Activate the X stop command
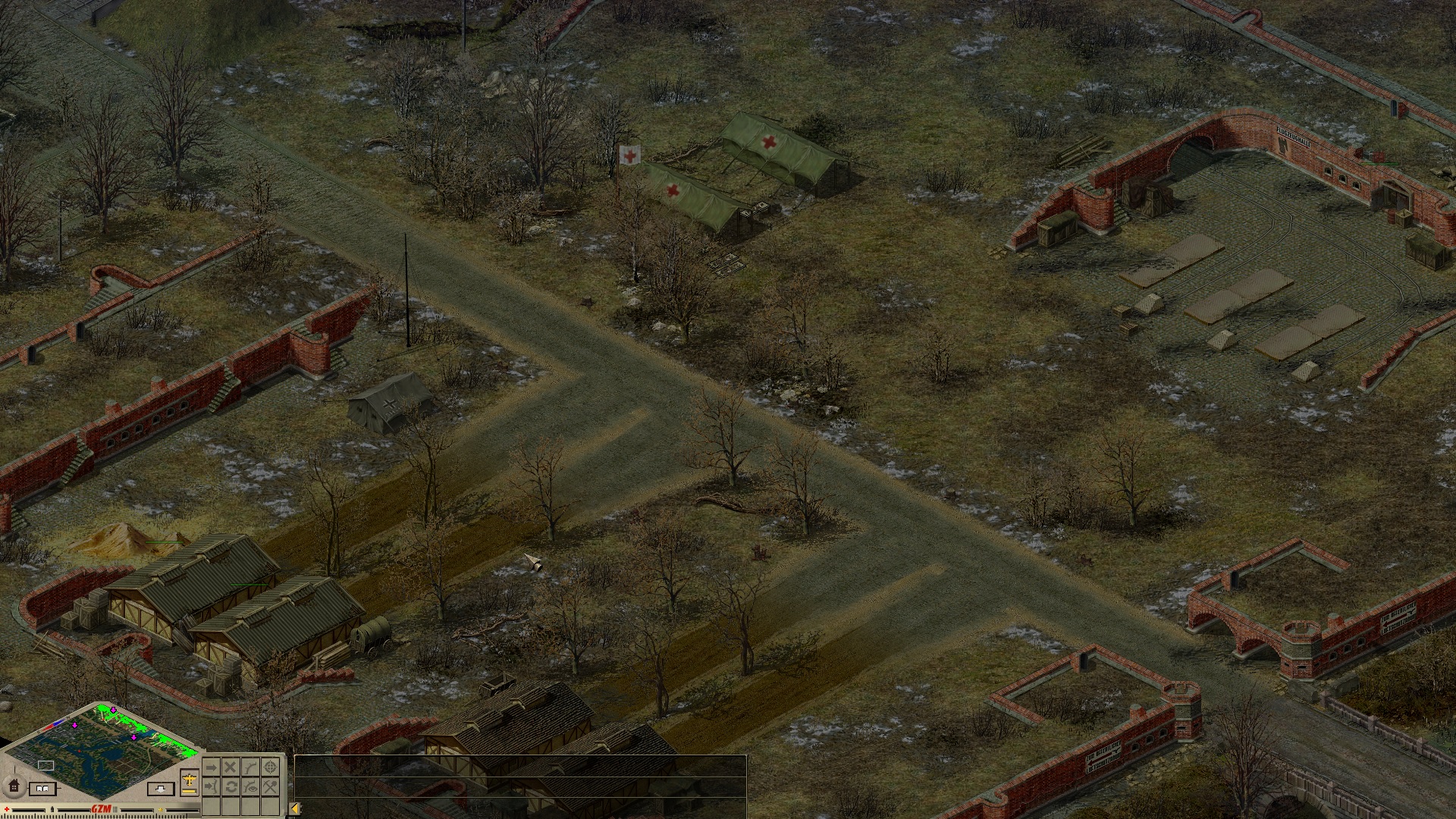Image resolution: width=1456 pixels, height=819 pixels. coord(231,767)
